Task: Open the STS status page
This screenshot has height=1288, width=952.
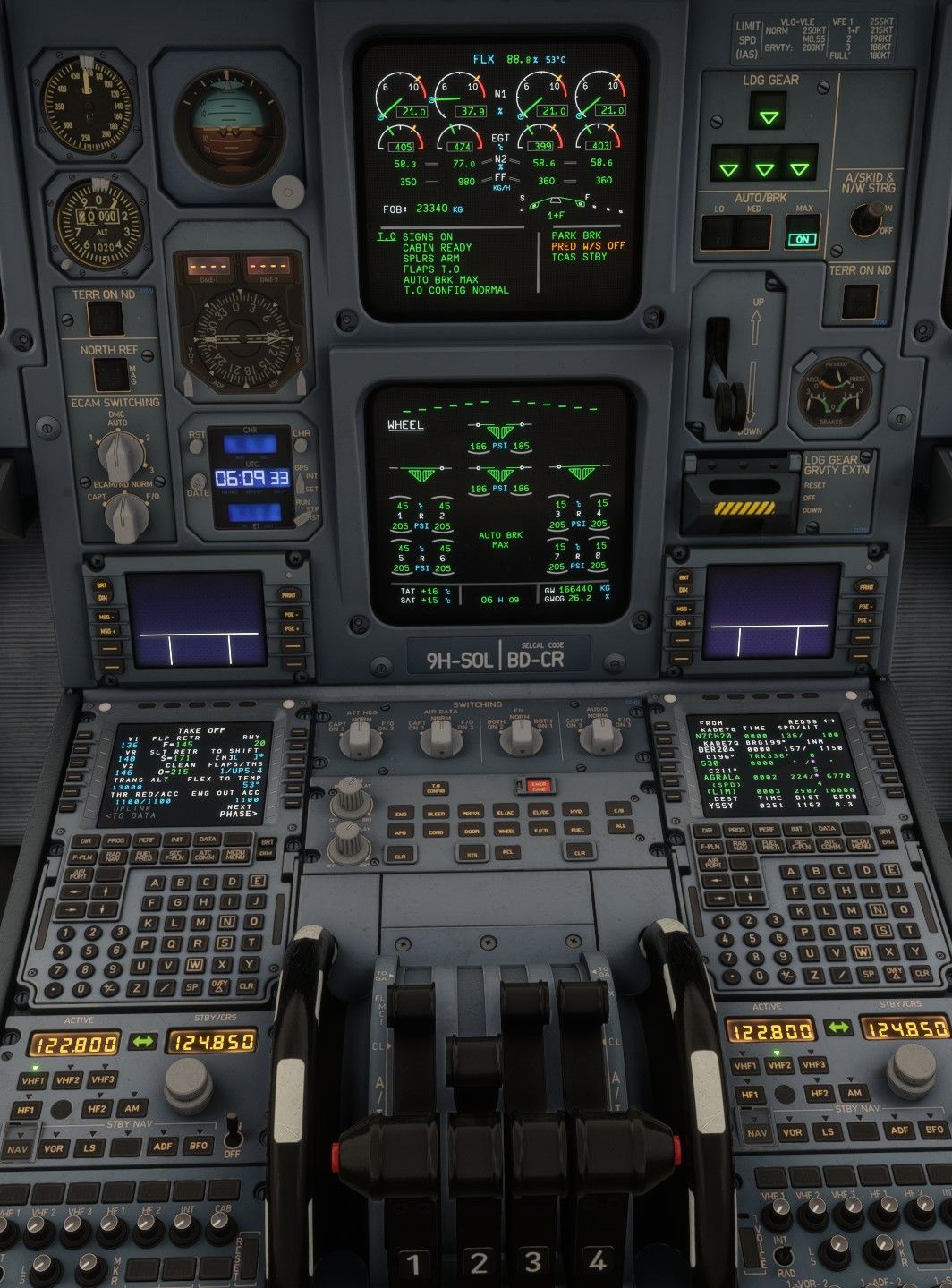Action: click(x=471, y=854)
